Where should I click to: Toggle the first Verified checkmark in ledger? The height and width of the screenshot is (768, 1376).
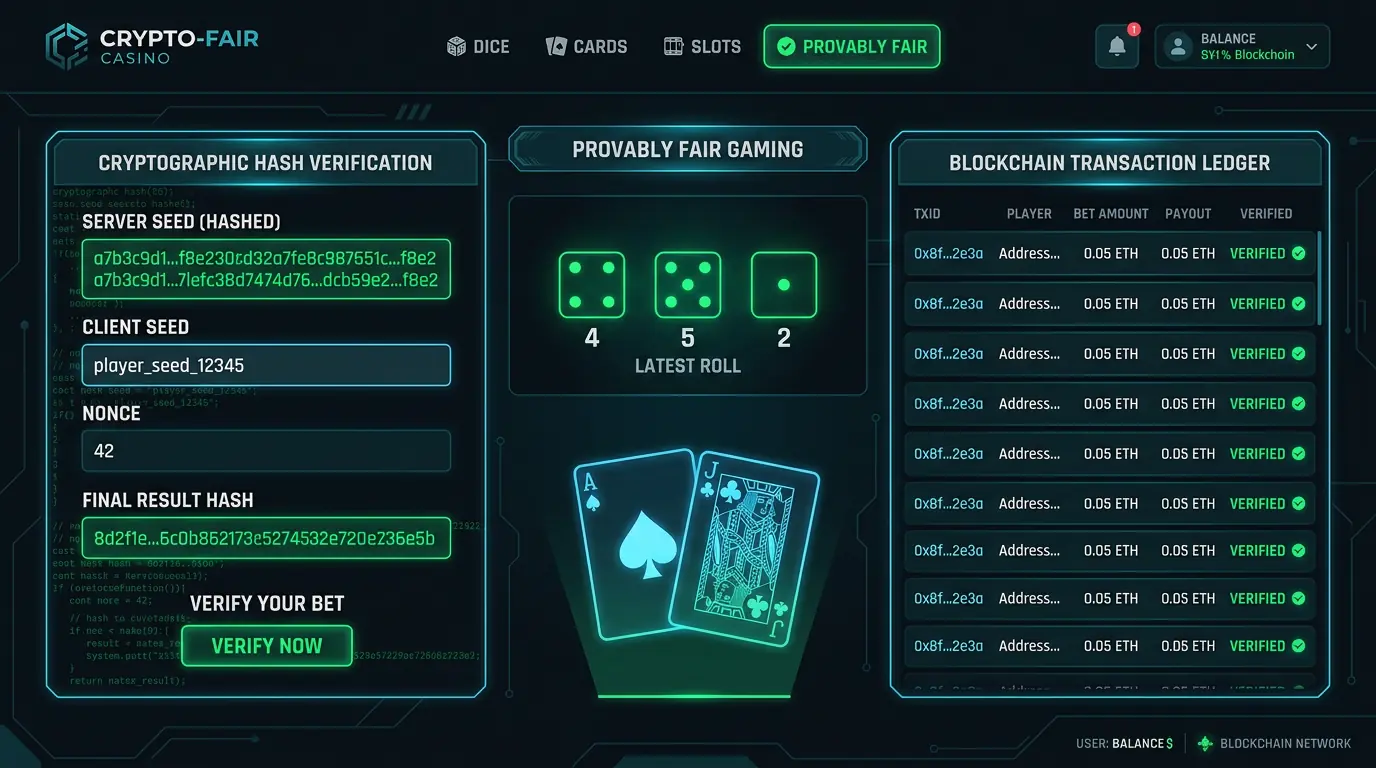pyautogui.click(x=1299, y=253)
